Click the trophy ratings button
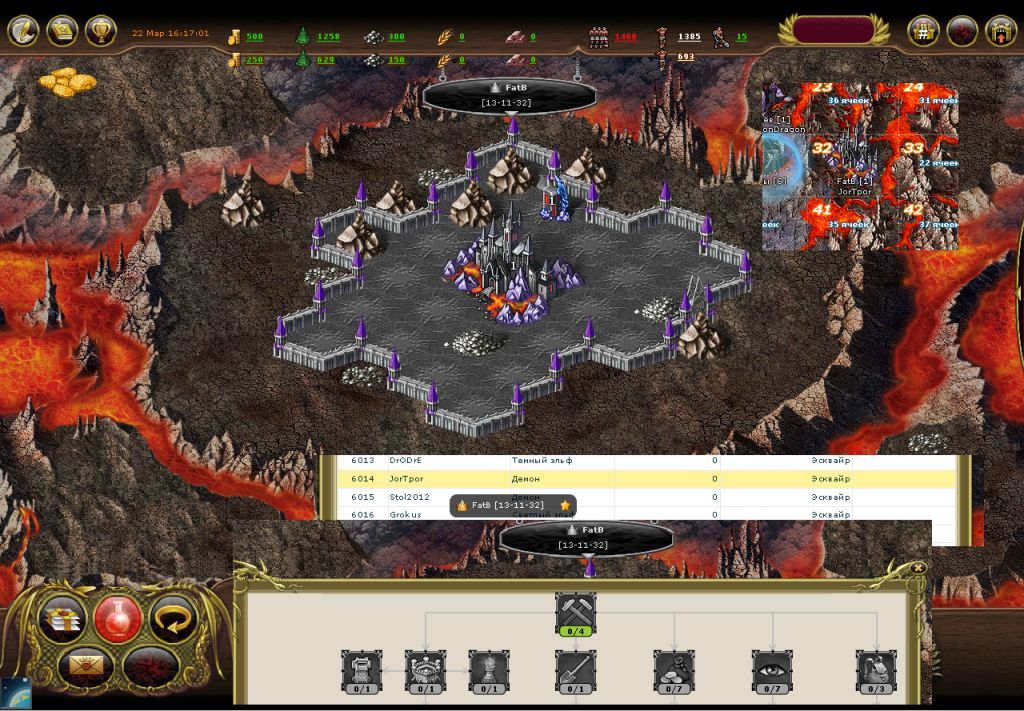Image resolution: width=1024 pixels, height=711 pixels. tap(101, 31)
